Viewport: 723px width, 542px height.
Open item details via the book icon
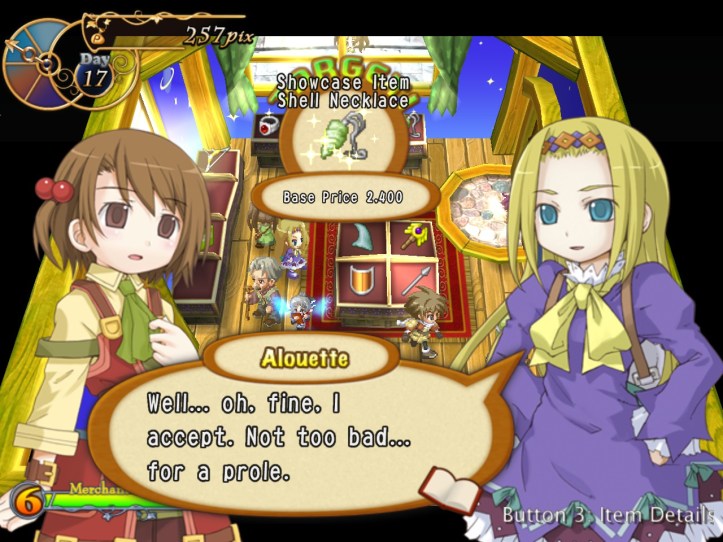(451, 489)
